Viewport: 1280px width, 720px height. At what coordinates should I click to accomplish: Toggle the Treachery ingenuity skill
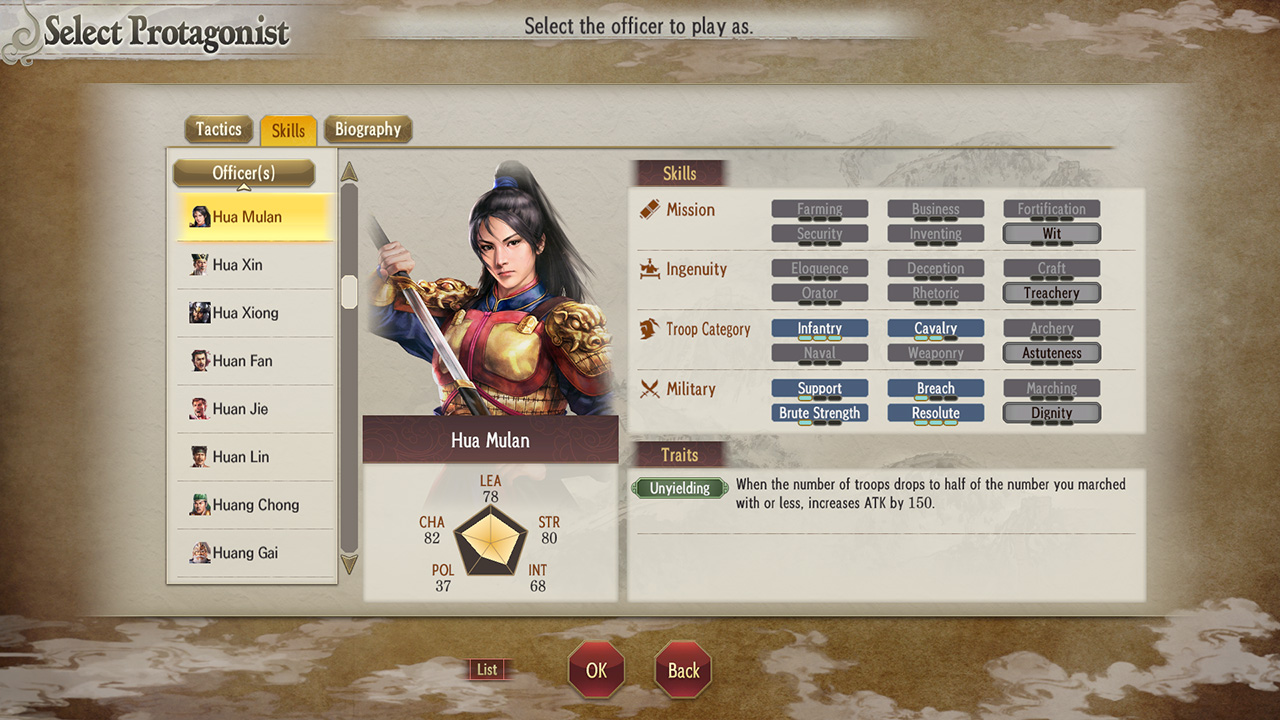point(1051,292)
